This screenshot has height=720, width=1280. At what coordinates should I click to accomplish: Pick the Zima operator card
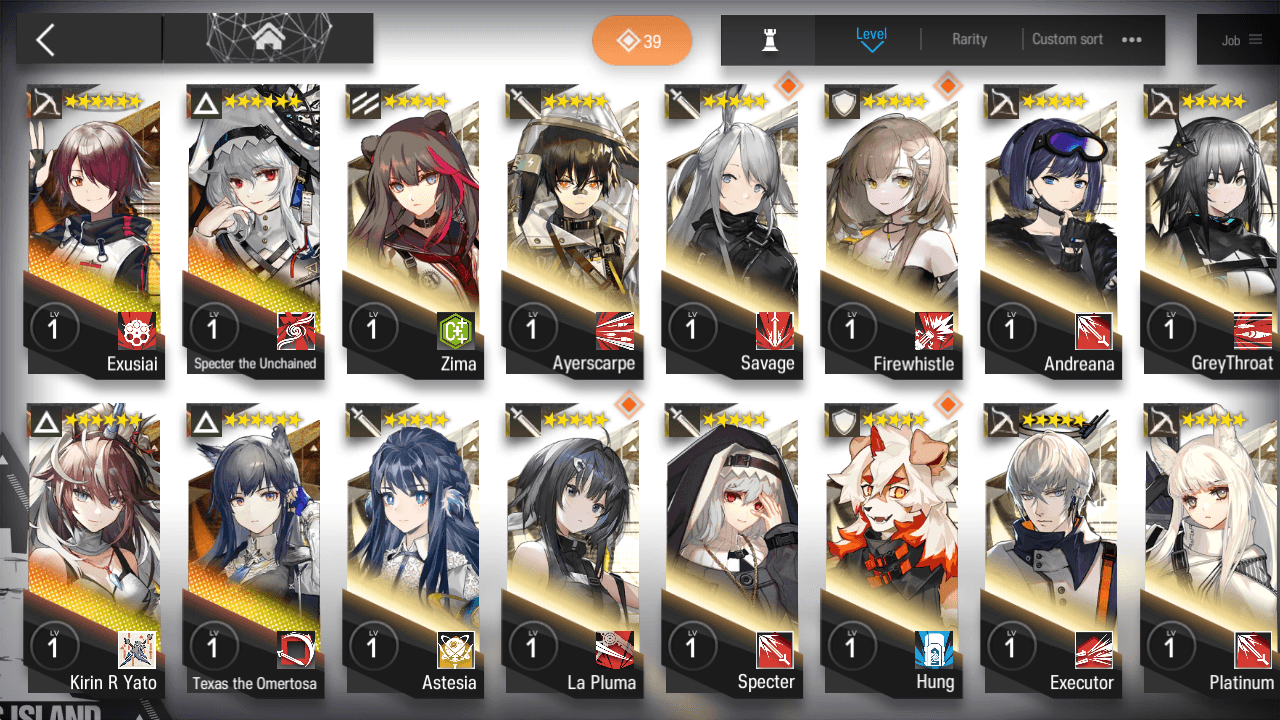click(x=413, y=230)
